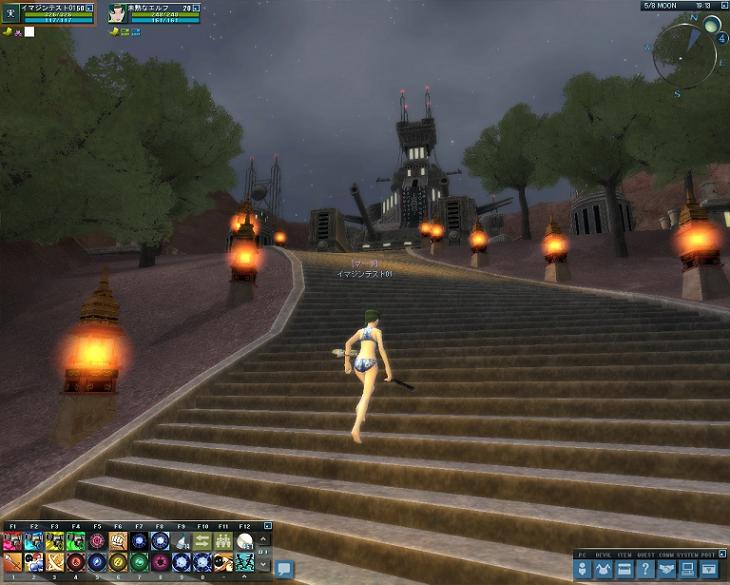
Task: Activate the fist skill on F6
Action: click(x=118, y=541)
